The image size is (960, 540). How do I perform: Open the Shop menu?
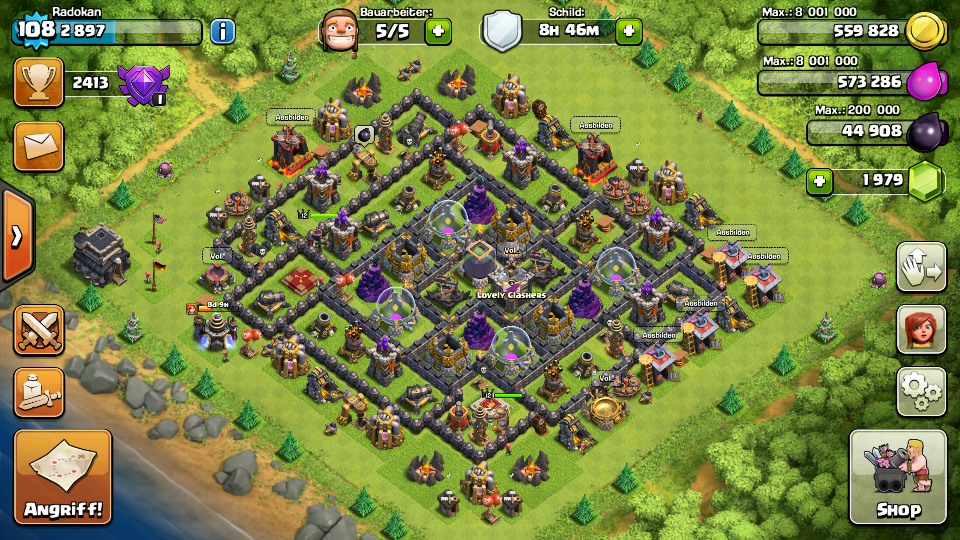897,478
